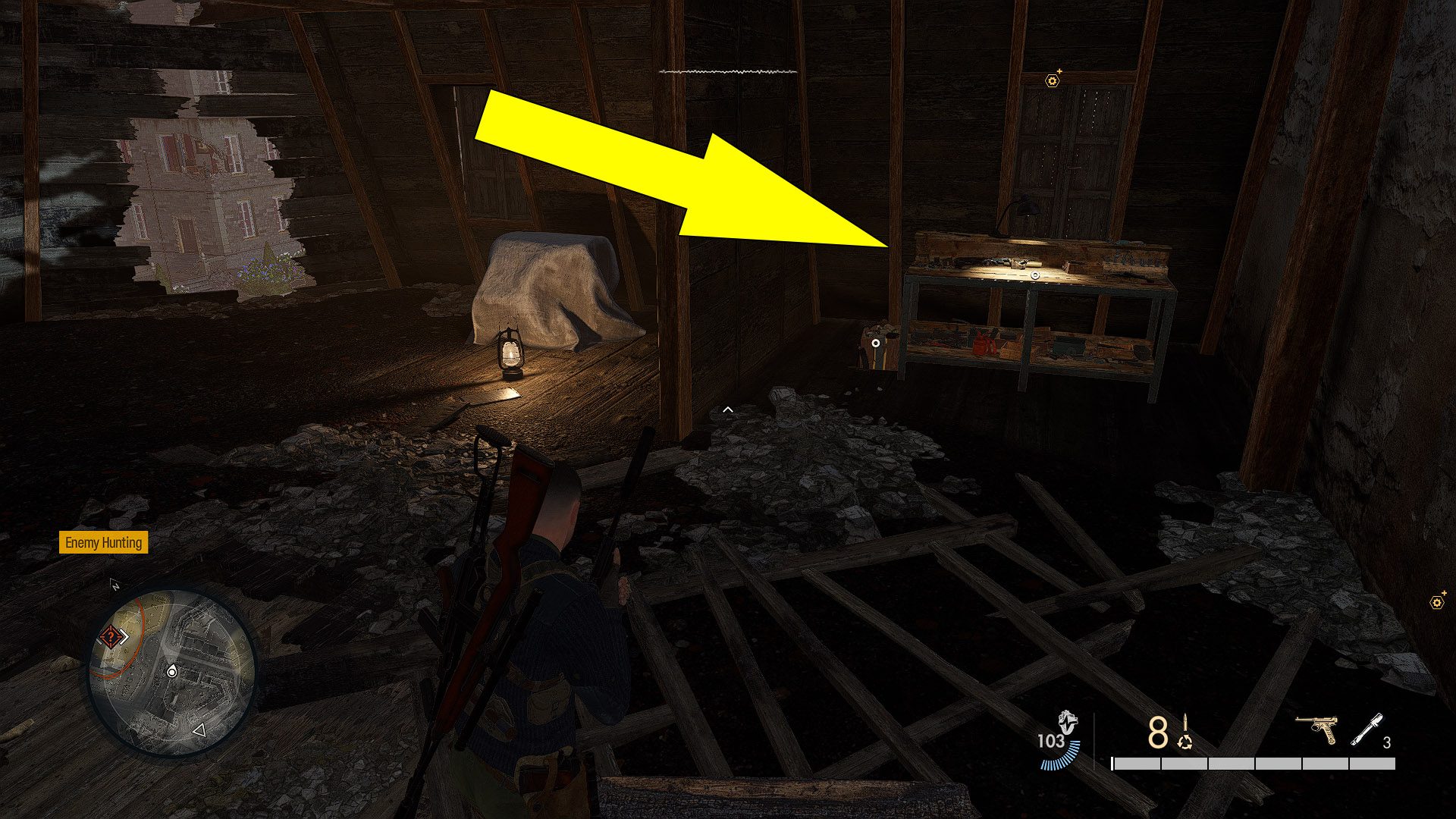Click the ammo count number 8

[1158, 732]
